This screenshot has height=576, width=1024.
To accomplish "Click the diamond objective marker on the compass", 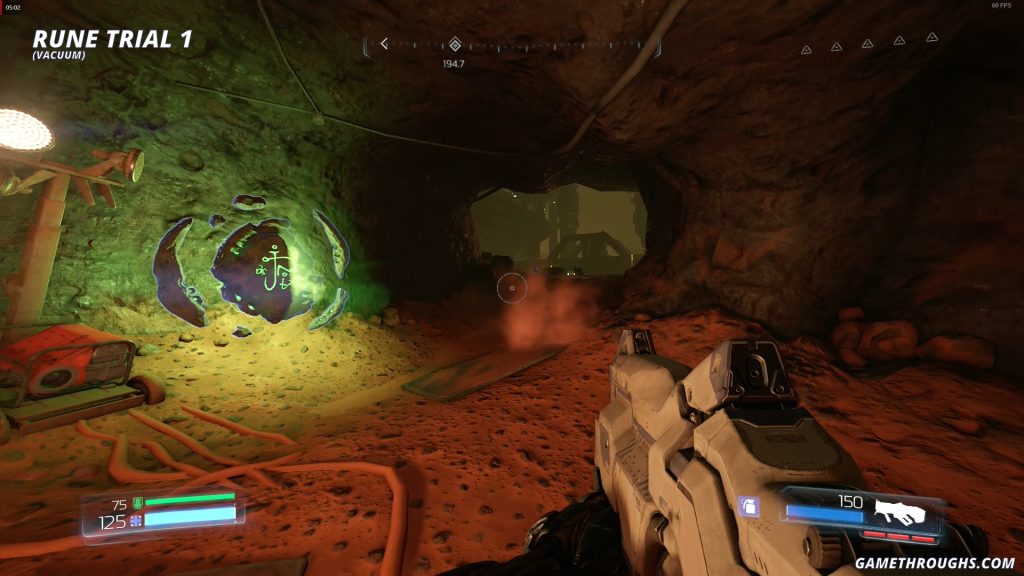I will tap(455, 44).
